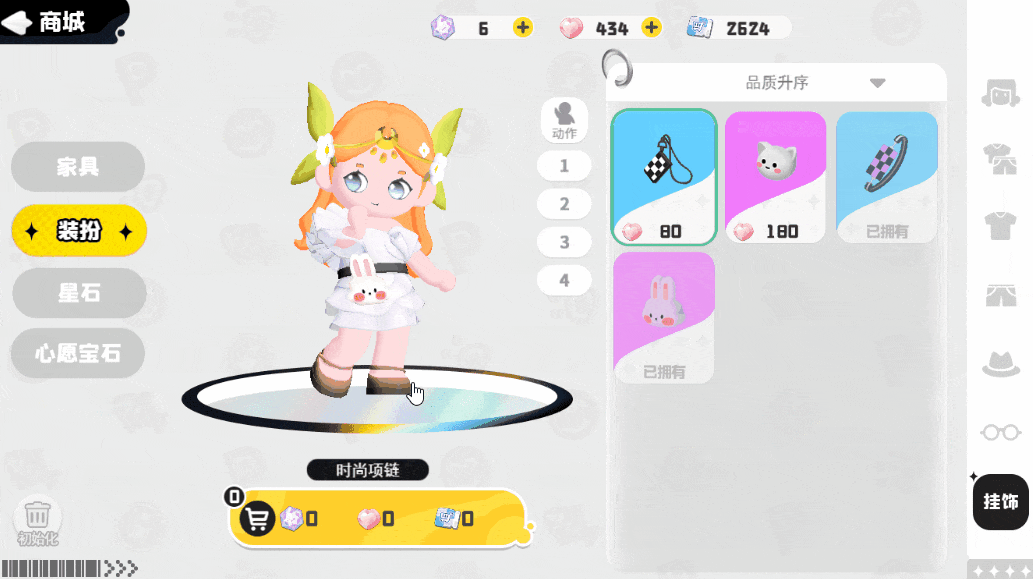Switch to the 挂饰 accessory tab

point(1000,502)
